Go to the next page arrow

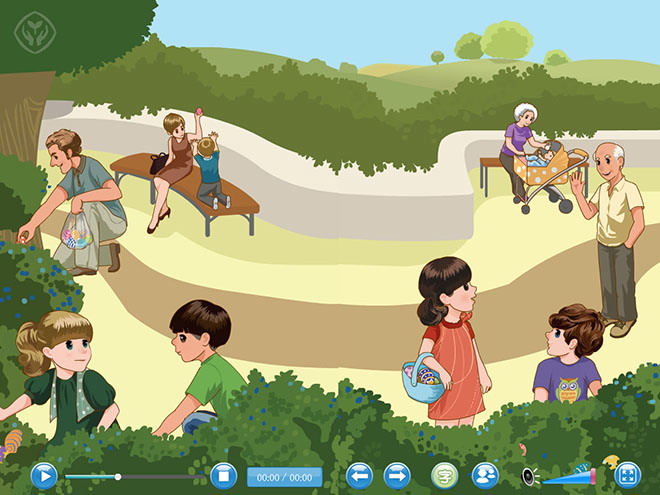397,475
